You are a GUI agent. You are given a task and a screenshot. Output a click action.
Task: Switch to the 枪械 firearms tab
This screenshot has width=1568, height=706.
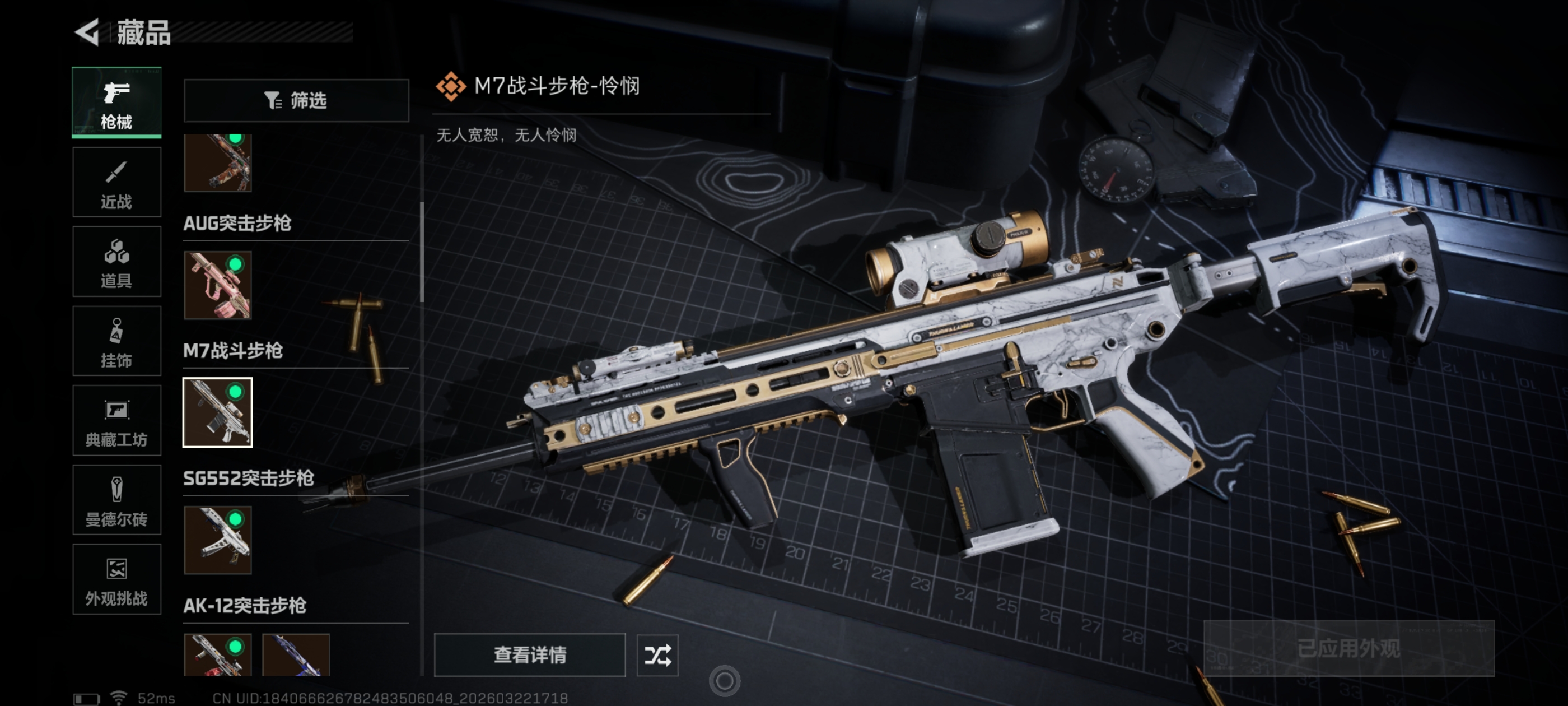point(116,103)
